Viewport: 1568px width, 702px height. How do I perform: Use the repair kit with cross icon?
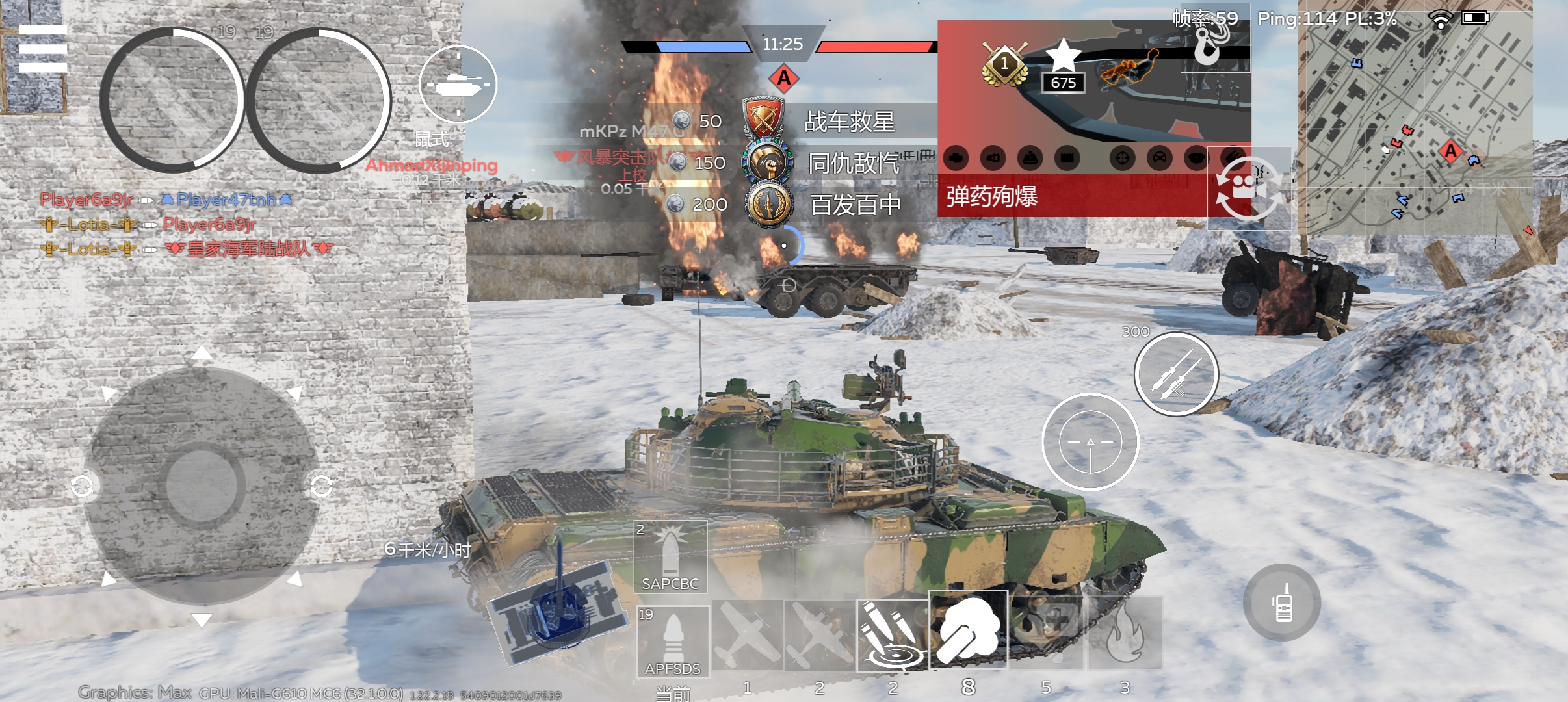[x=1046, y=632]
